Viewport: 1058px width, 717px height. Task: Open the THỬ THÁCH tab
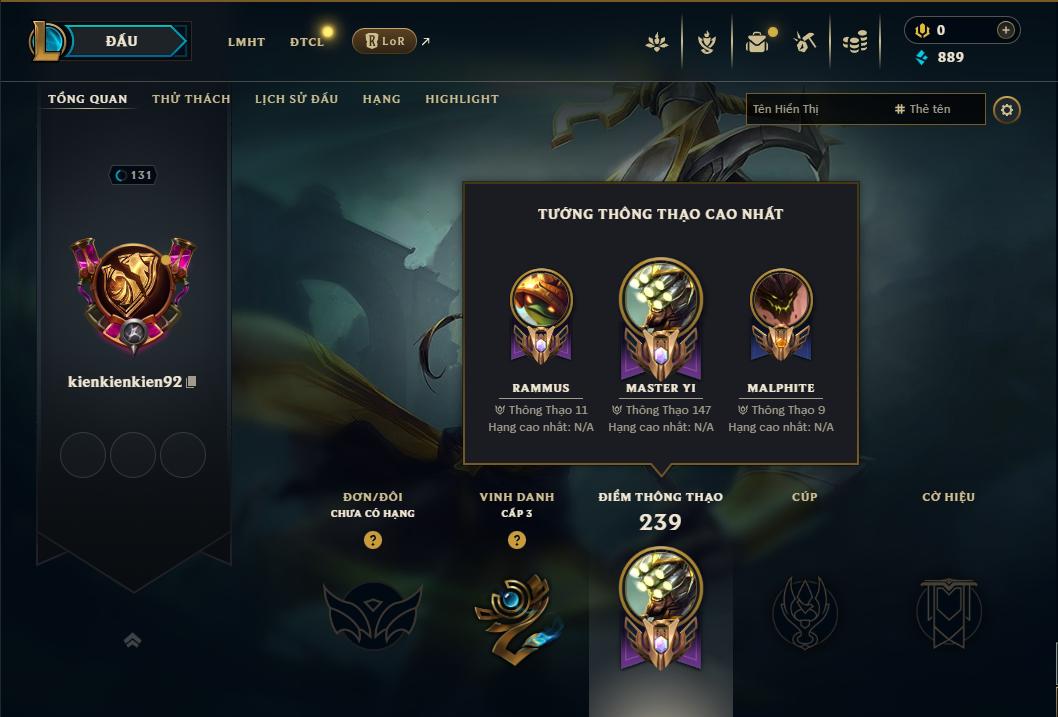[191, 99]
